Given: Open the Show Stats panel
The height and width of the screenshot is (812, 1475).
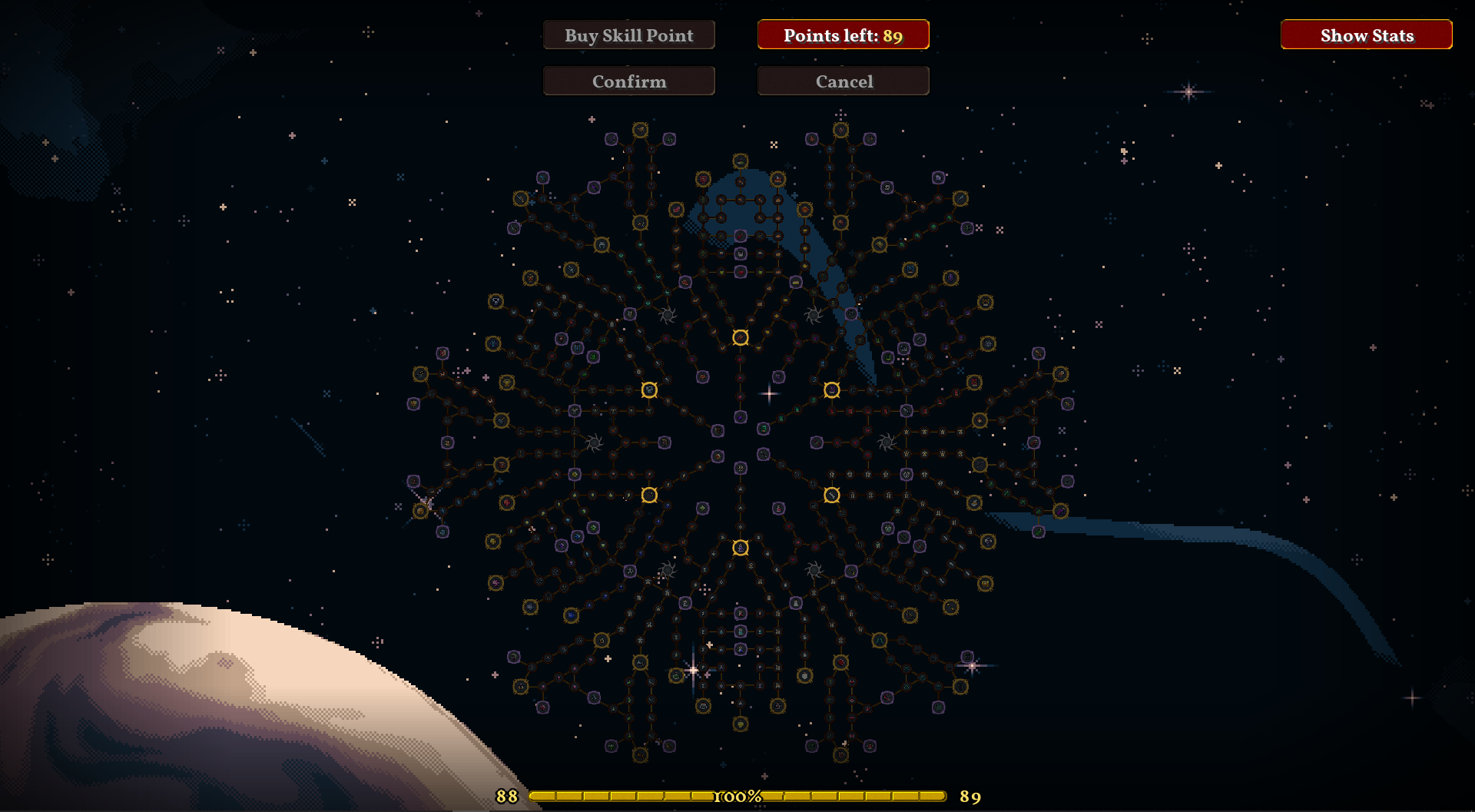Looking at the screenshot, I should click(x=1366, y=35).
